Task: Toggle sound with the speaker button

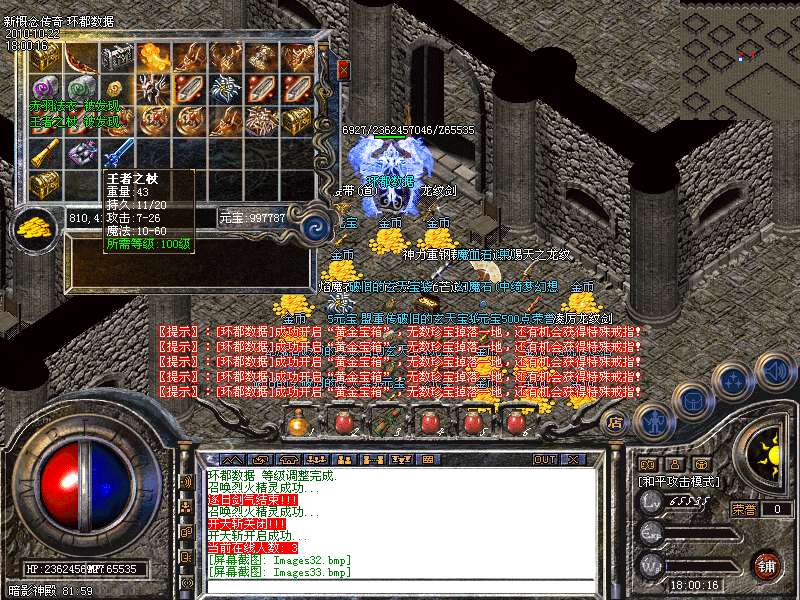Action: click(x=775, y=372)
